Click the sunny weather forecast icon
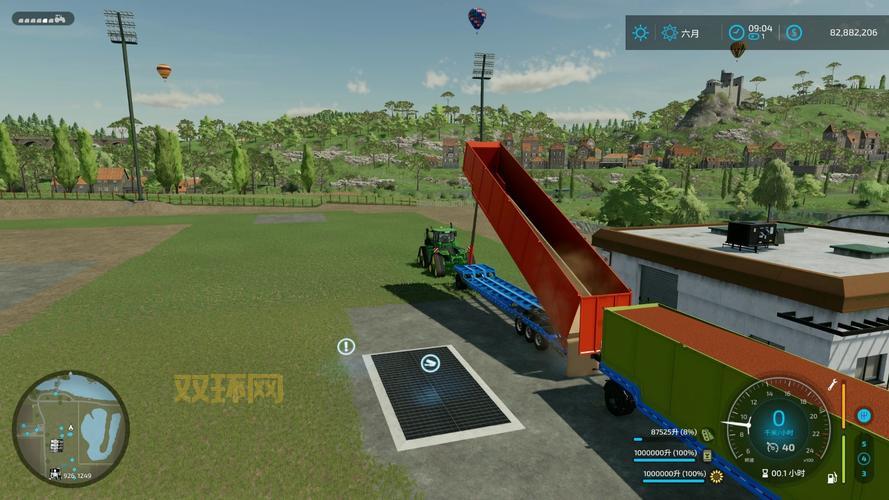Viewport: 889px width, 500px height. tap(640, 33)
